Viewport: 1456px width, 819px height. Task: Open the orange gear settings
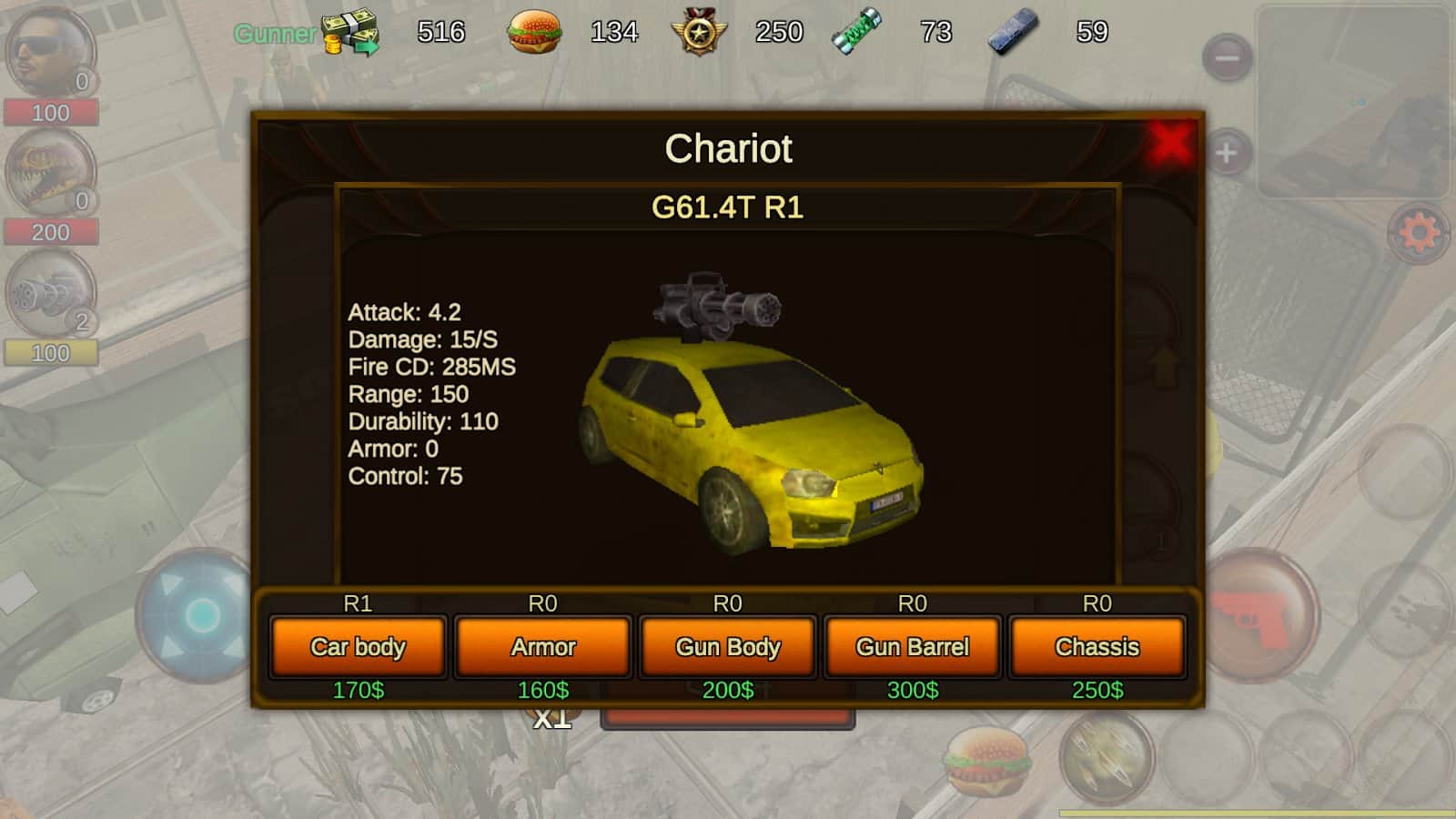(x=1418, y=234)
